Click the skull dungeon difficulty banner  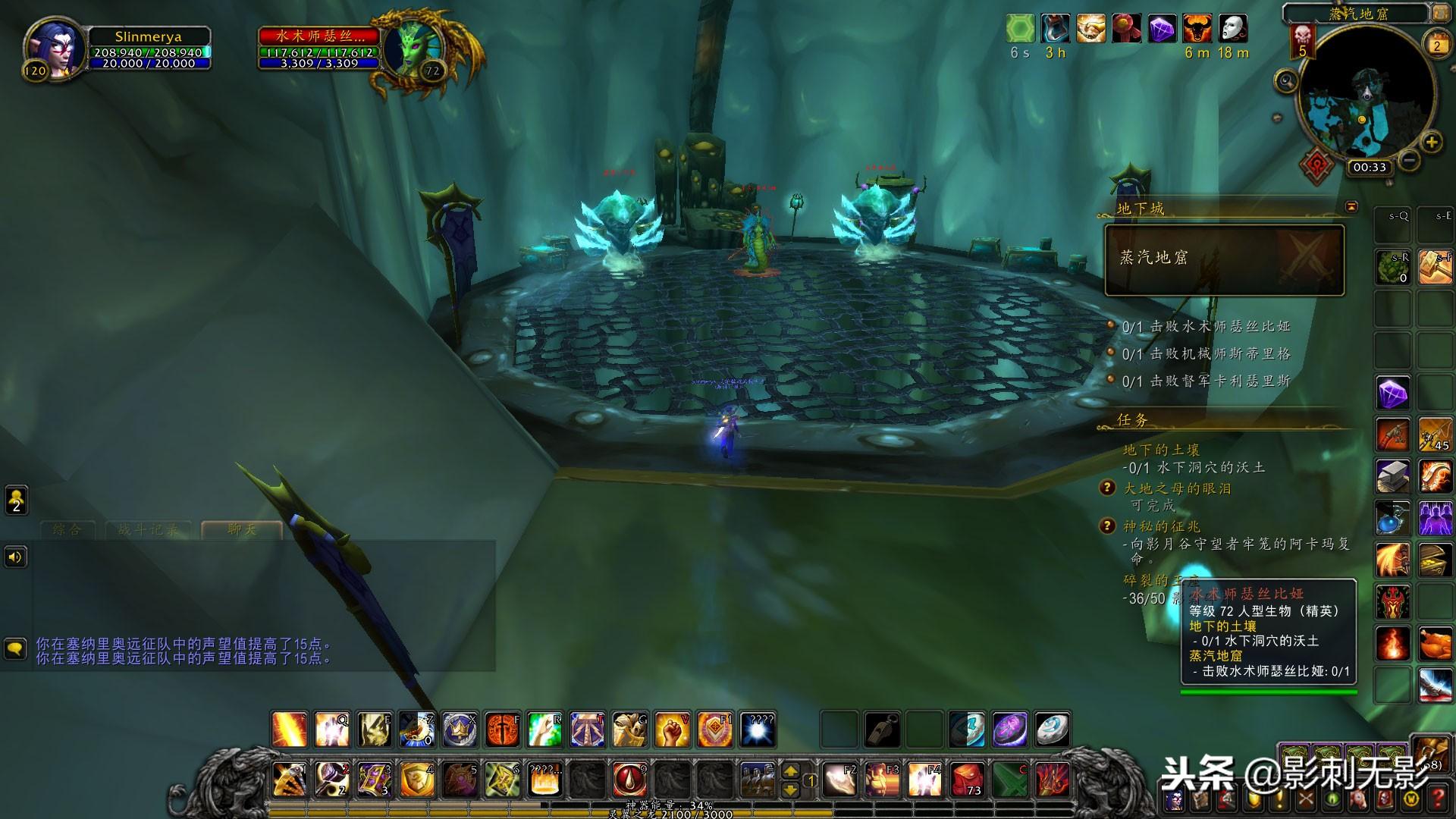(1303, 39)
